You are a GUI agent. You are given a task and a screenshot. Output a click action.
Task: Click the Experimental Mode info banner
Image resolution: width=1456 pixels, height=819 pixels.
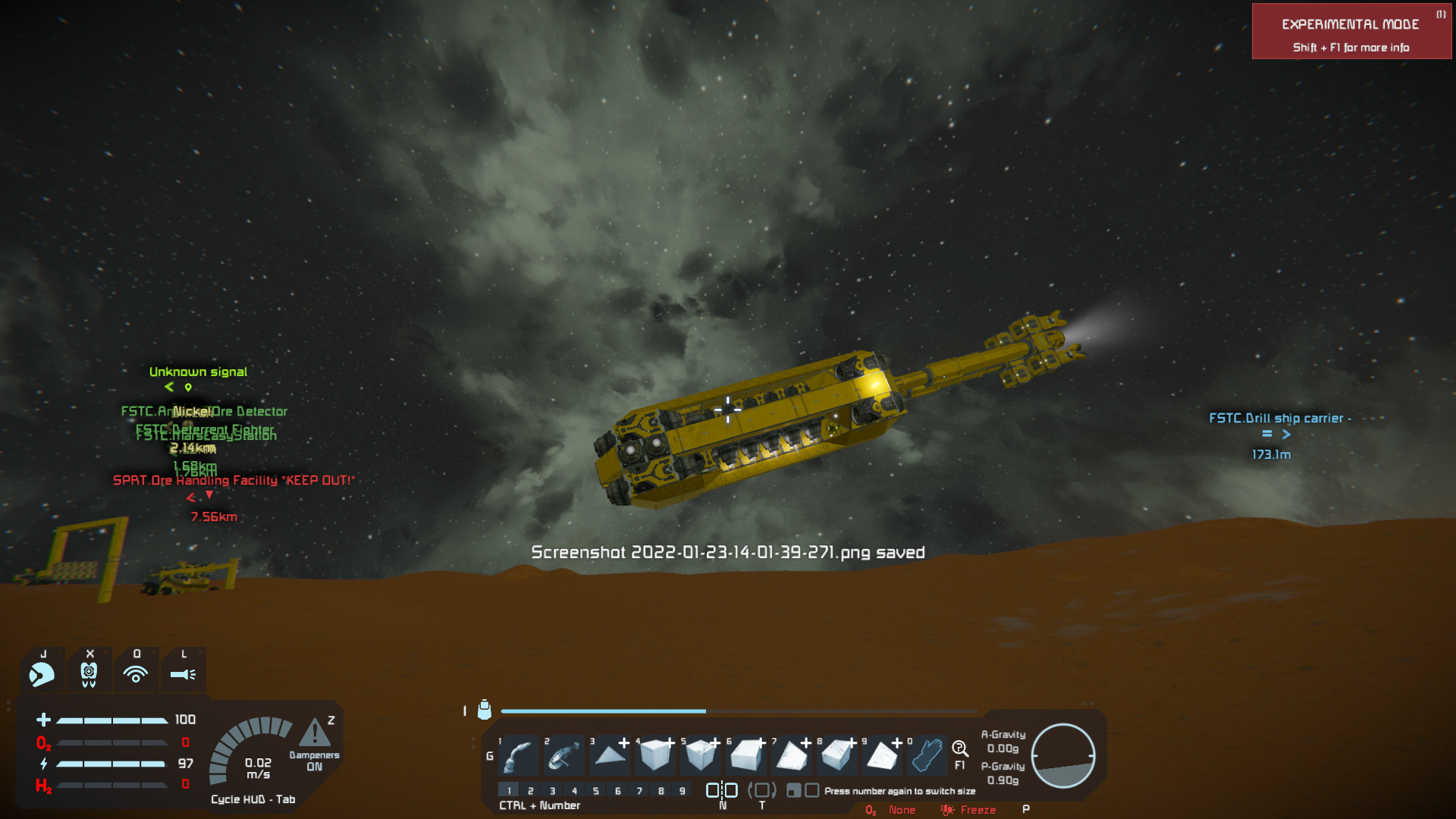1351,32
